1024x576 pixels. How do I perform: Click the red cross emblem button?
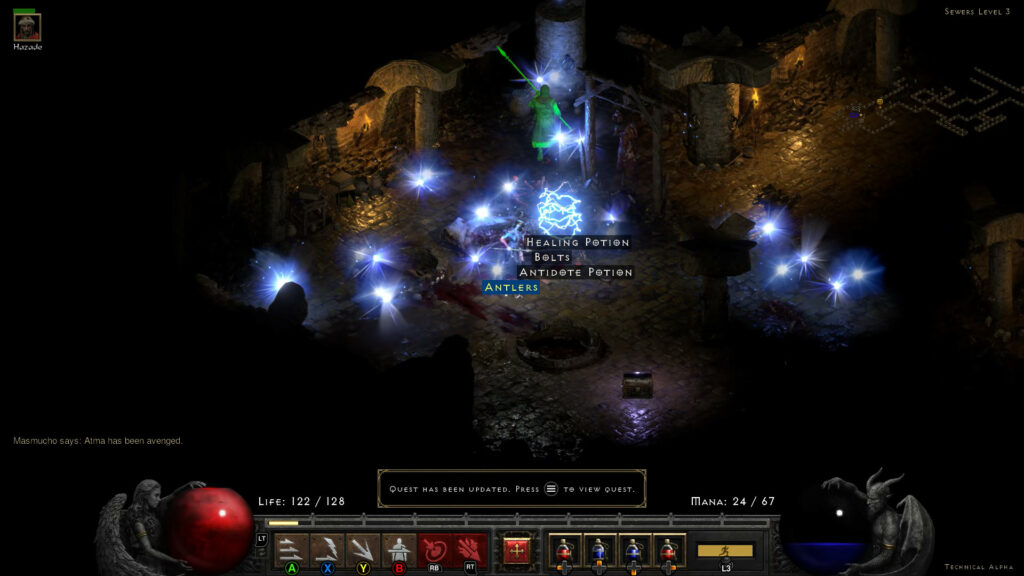tap(517, 550)
